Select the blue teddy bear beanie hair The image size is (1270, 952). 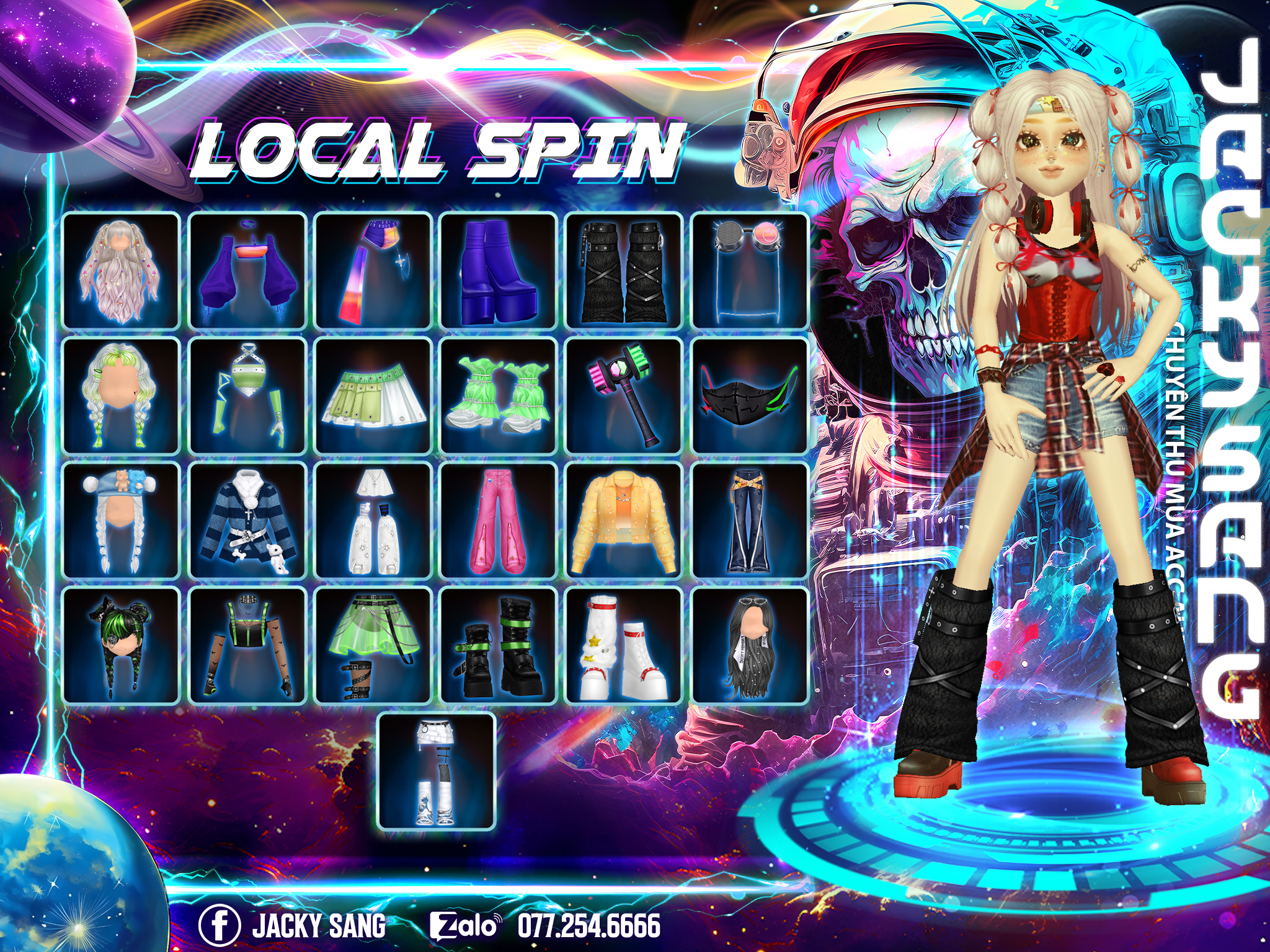[122, 521]
